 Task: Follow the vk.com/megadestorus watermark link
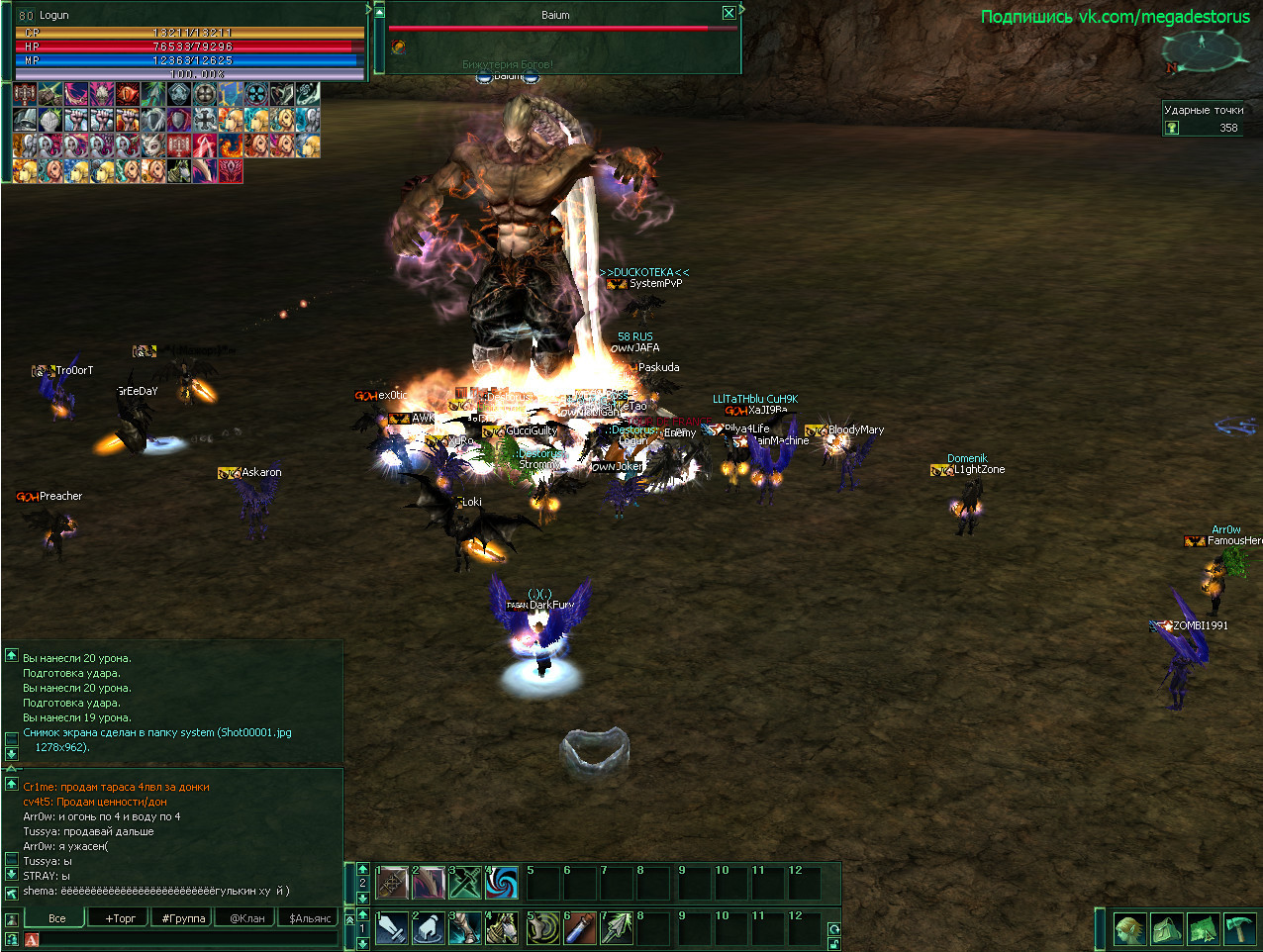coord(1116,16)
